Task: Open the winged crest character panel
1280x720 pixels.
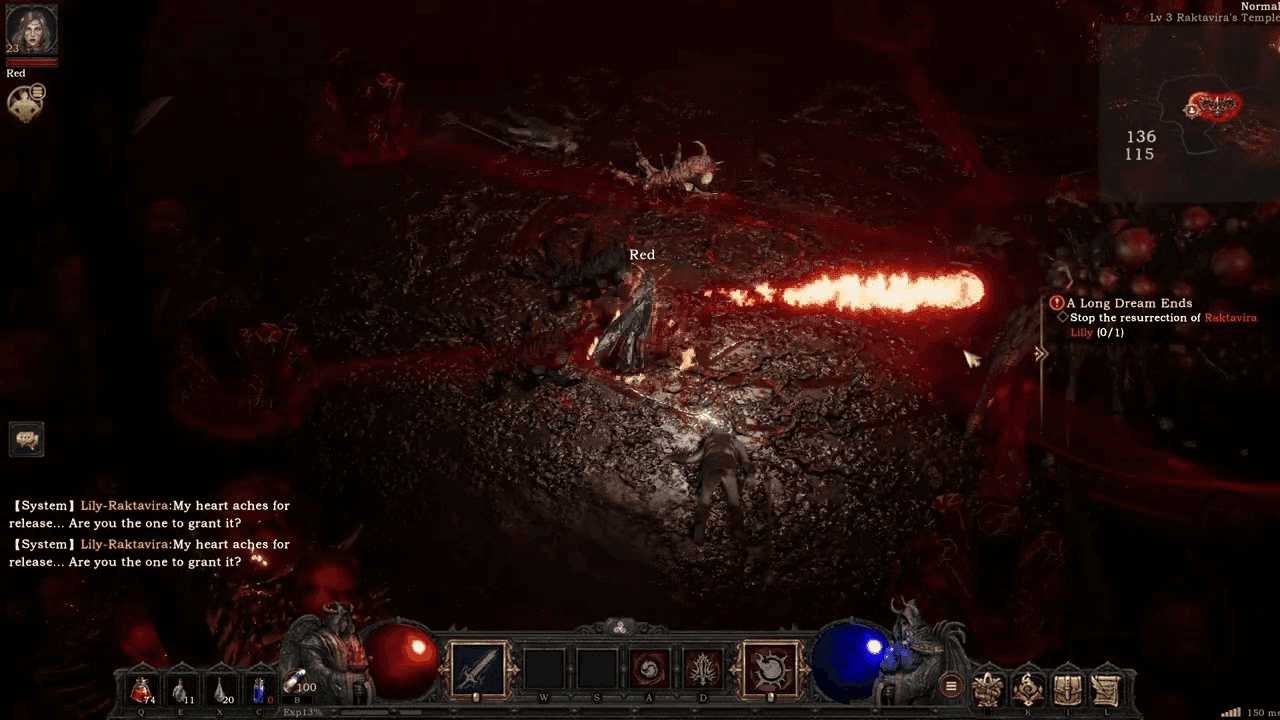Action: (989, 688)
